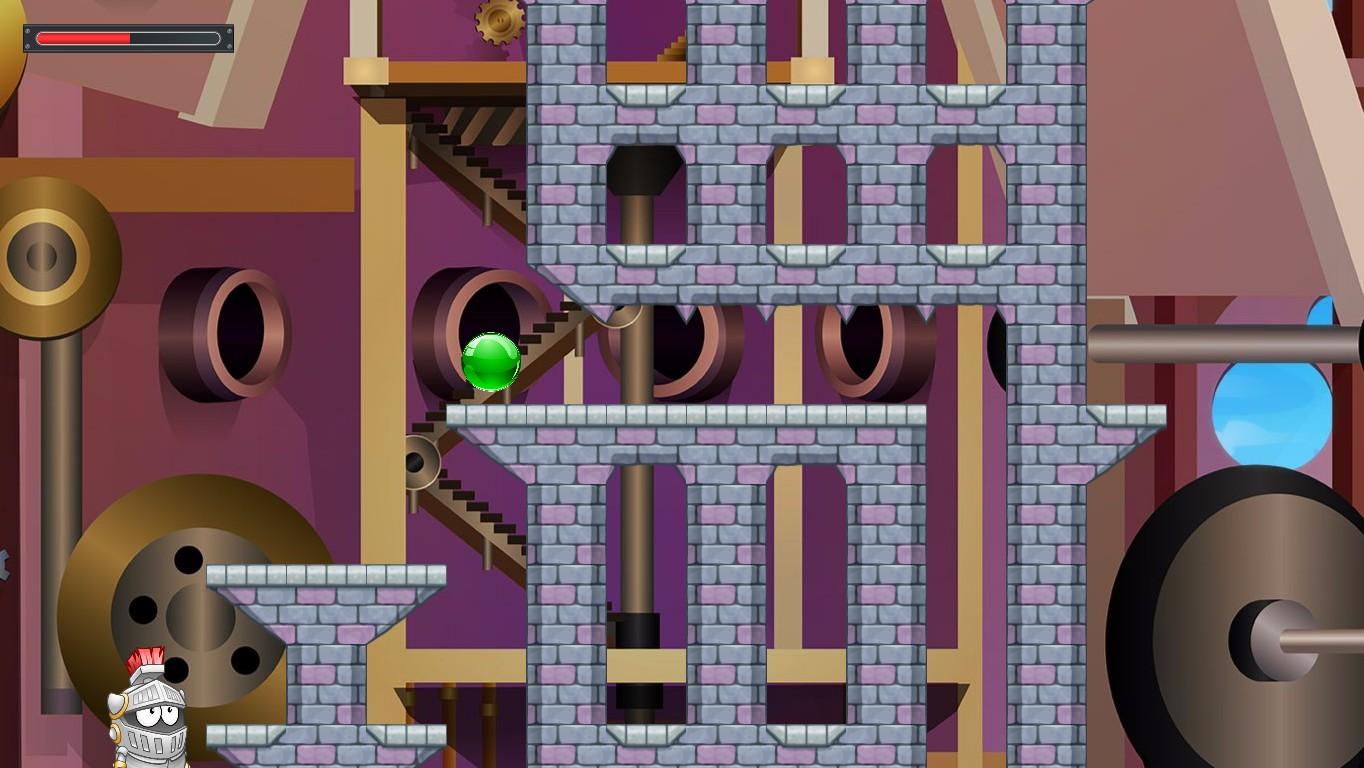Screen dimensions: 1364x768
Task: Click the green bouncing ball
Action: tap(489, 362)
